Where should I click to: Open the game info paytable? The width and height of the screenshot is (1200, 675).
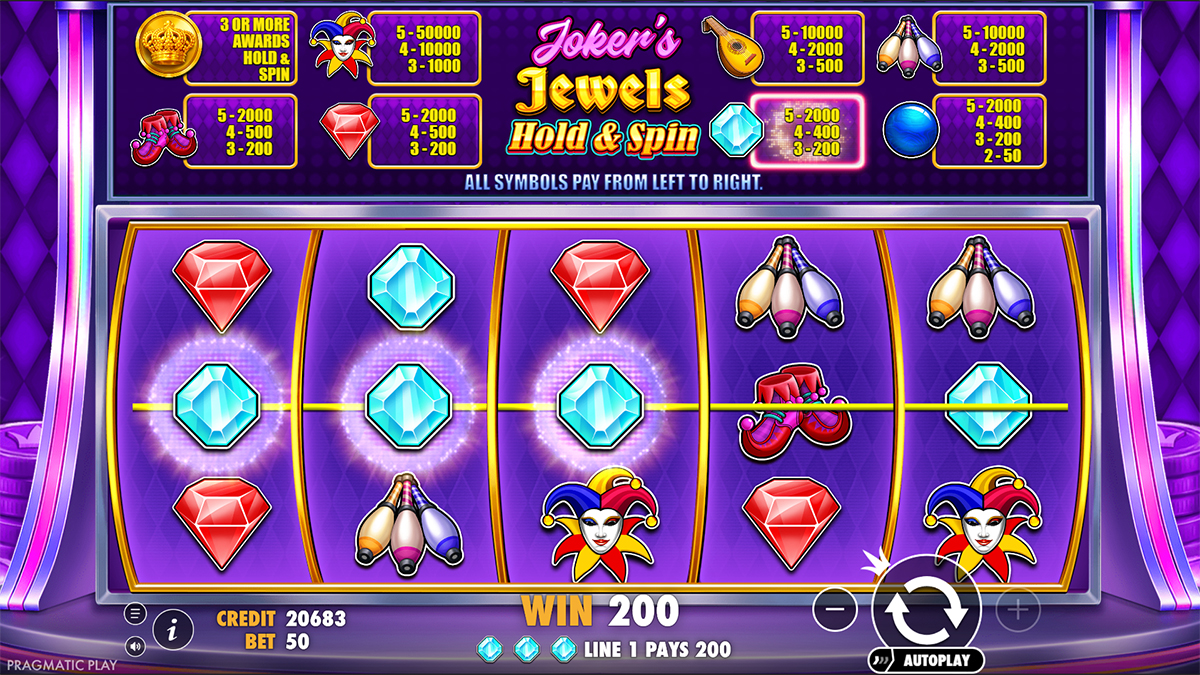pyautogui.click(x=173, y=628)
